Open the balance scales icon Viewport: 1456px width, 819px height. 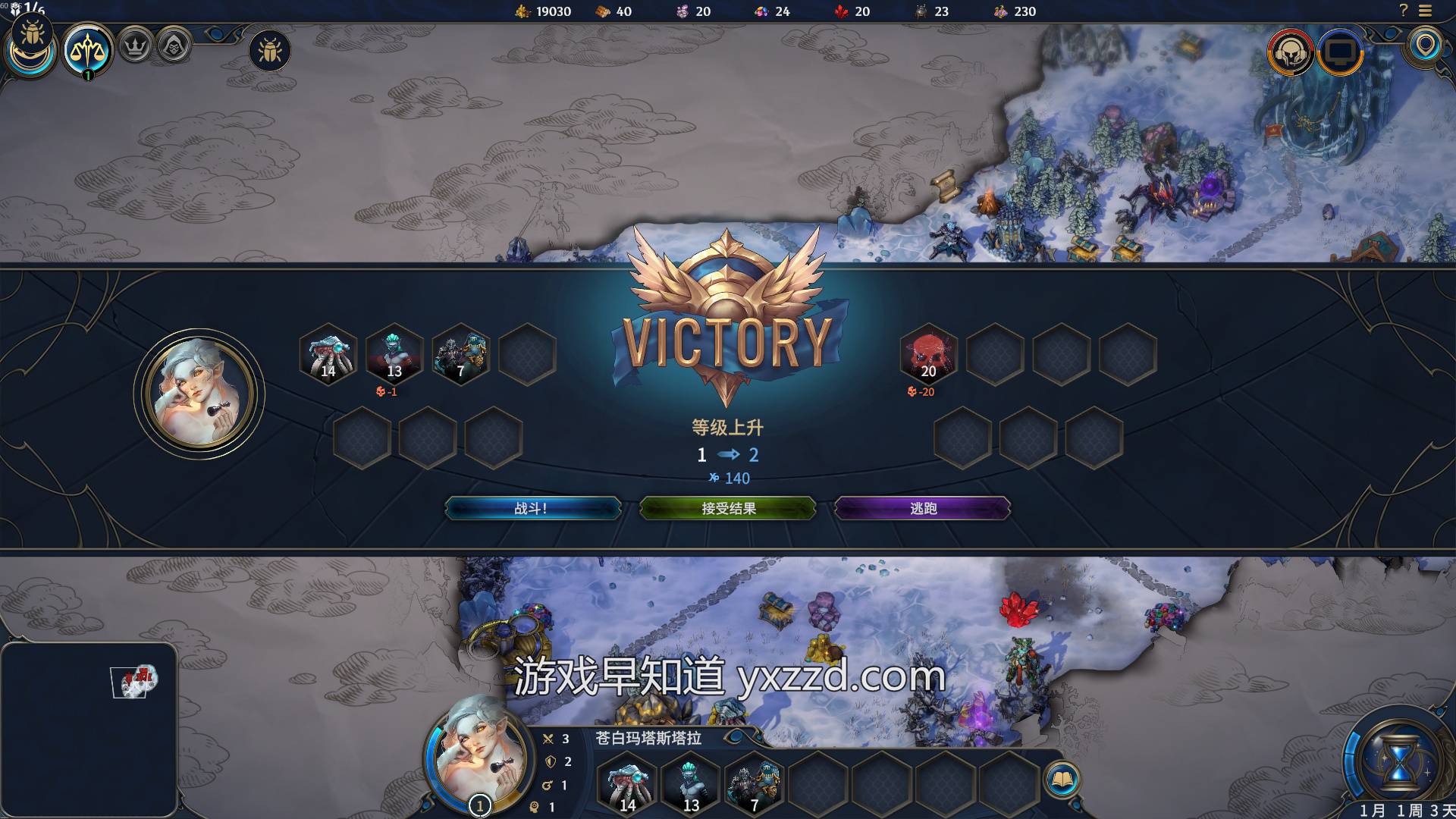[x=88, y=50]
